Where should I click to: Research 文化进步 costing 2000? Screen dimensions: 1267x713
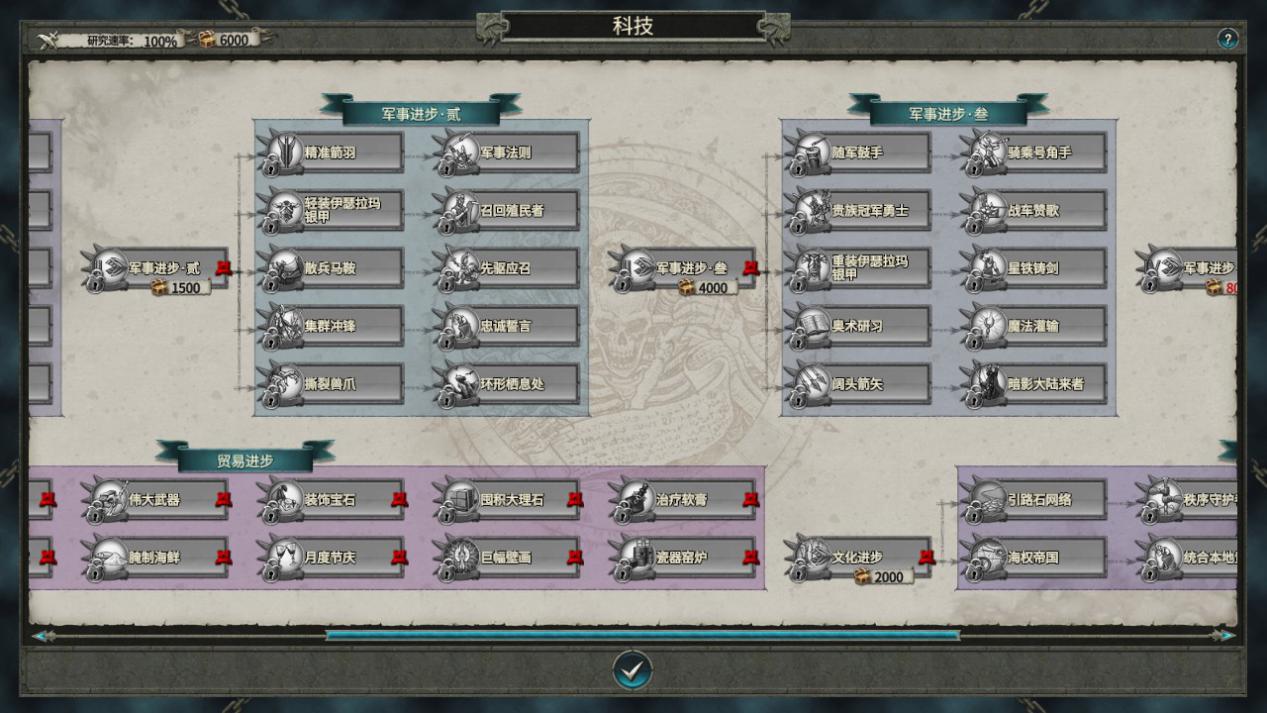[860, 558]
